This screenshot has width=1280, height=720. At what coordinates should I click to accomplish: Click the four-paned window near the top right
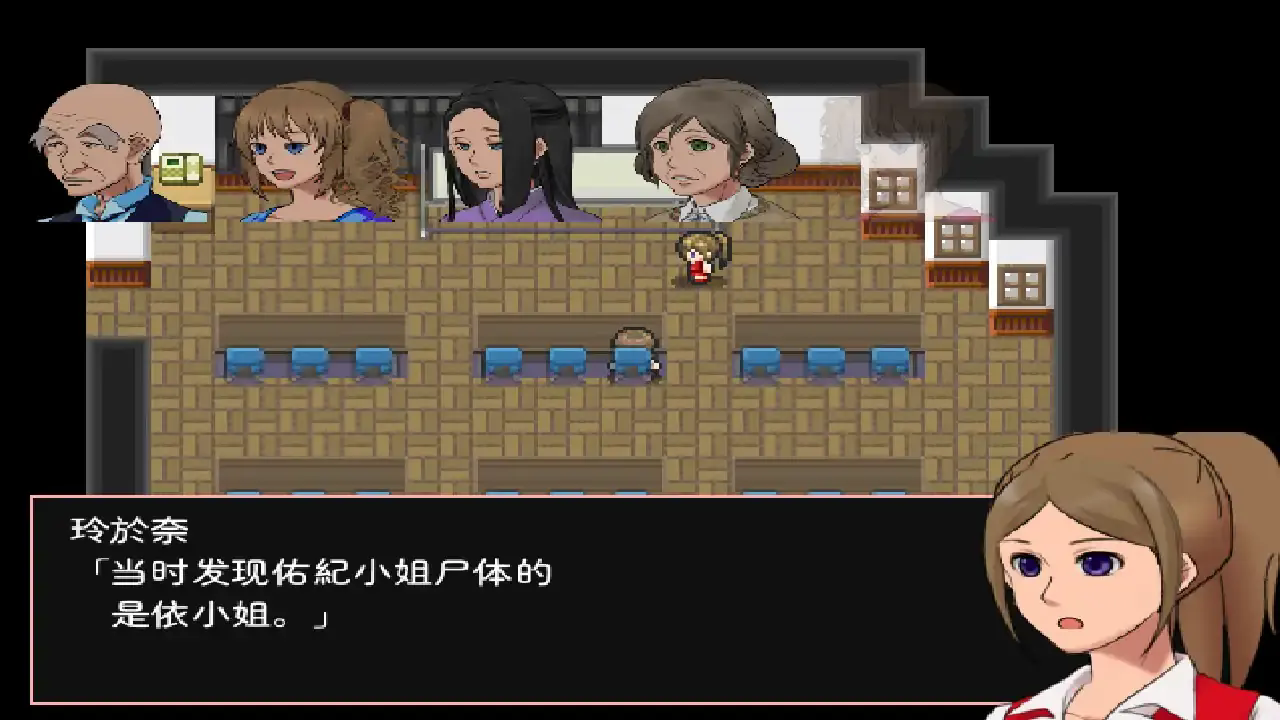click(893, 186)
